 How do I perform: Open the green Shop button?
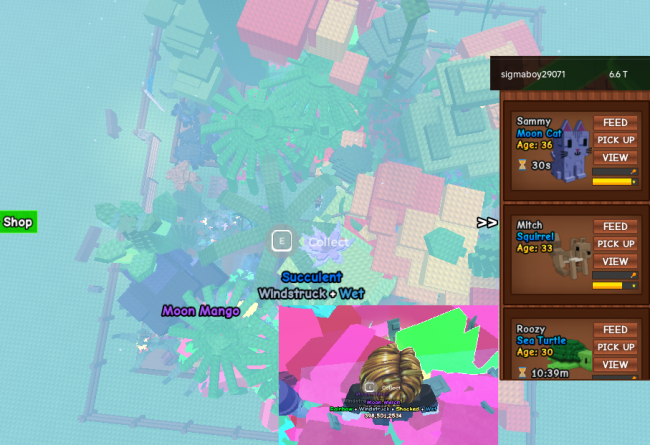tap(18, 221)
